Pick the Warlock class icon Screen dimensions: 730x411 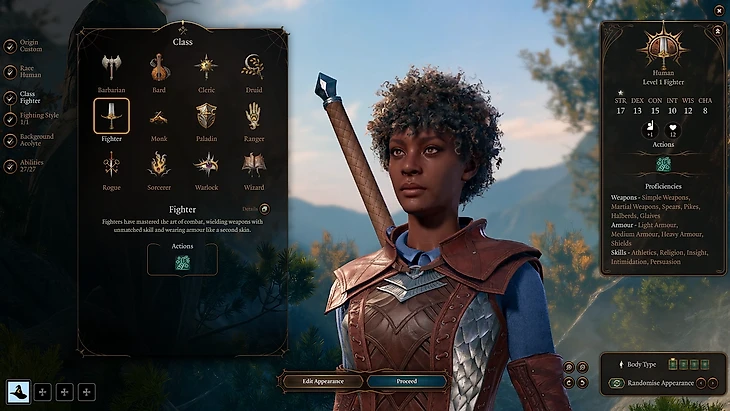206,164
